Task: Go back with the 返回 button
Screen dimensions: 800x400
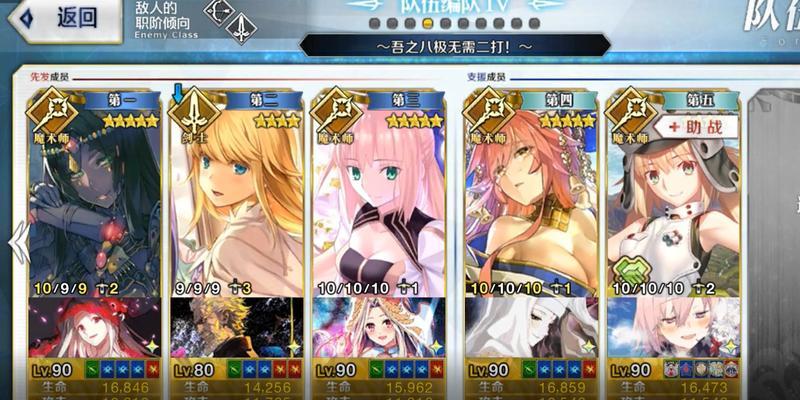Action: click(66, 17)
